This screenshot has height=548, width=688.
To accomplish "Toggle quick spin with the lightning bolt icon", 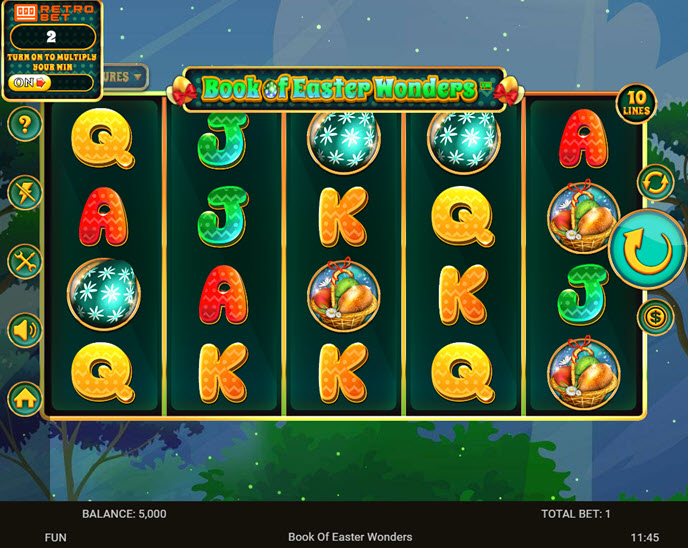I will pos(24,193).
